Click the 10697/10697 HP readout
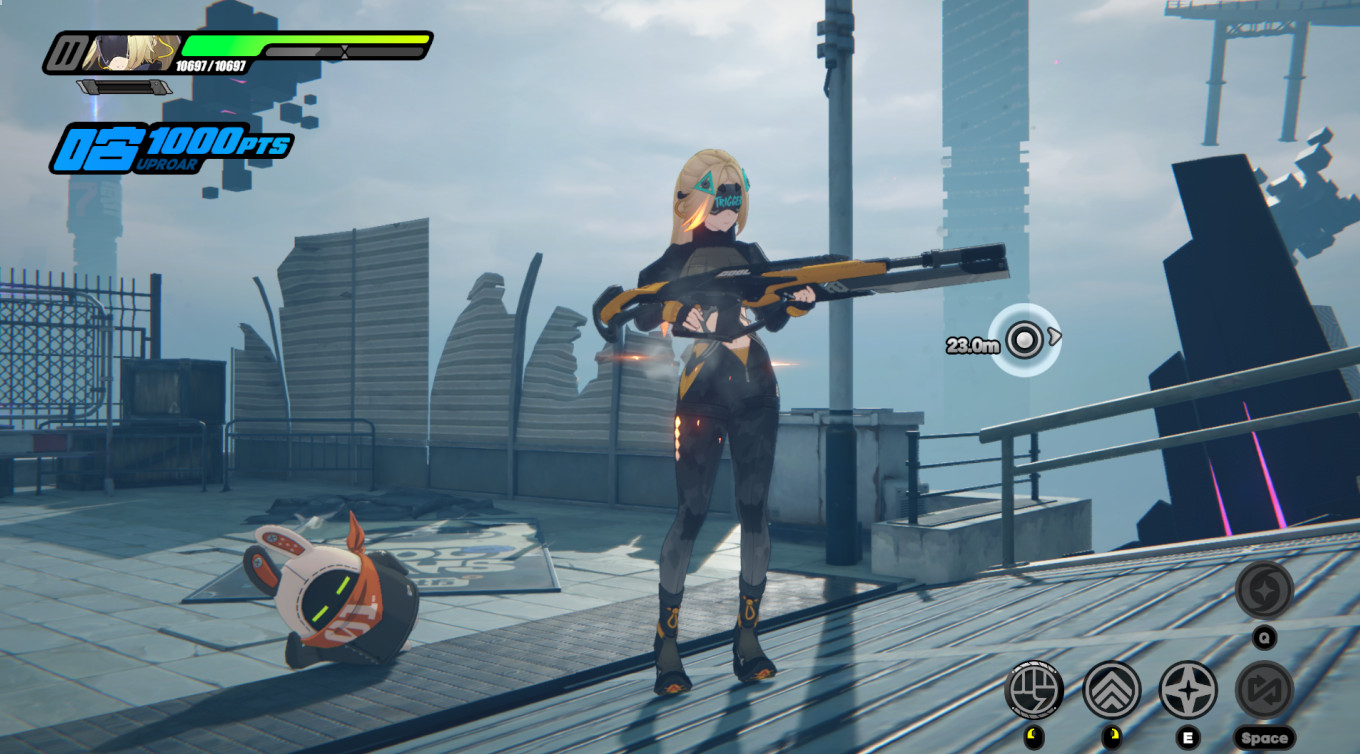The image size is (1360, 754). click(x=209, y=65)
